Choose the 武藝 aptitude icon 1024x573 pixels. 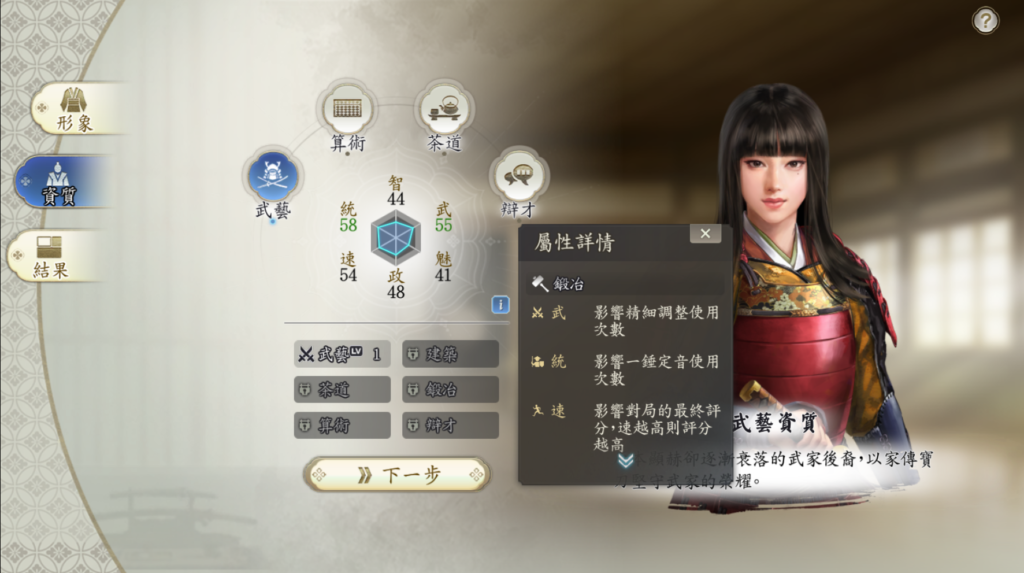click(272, 176)
